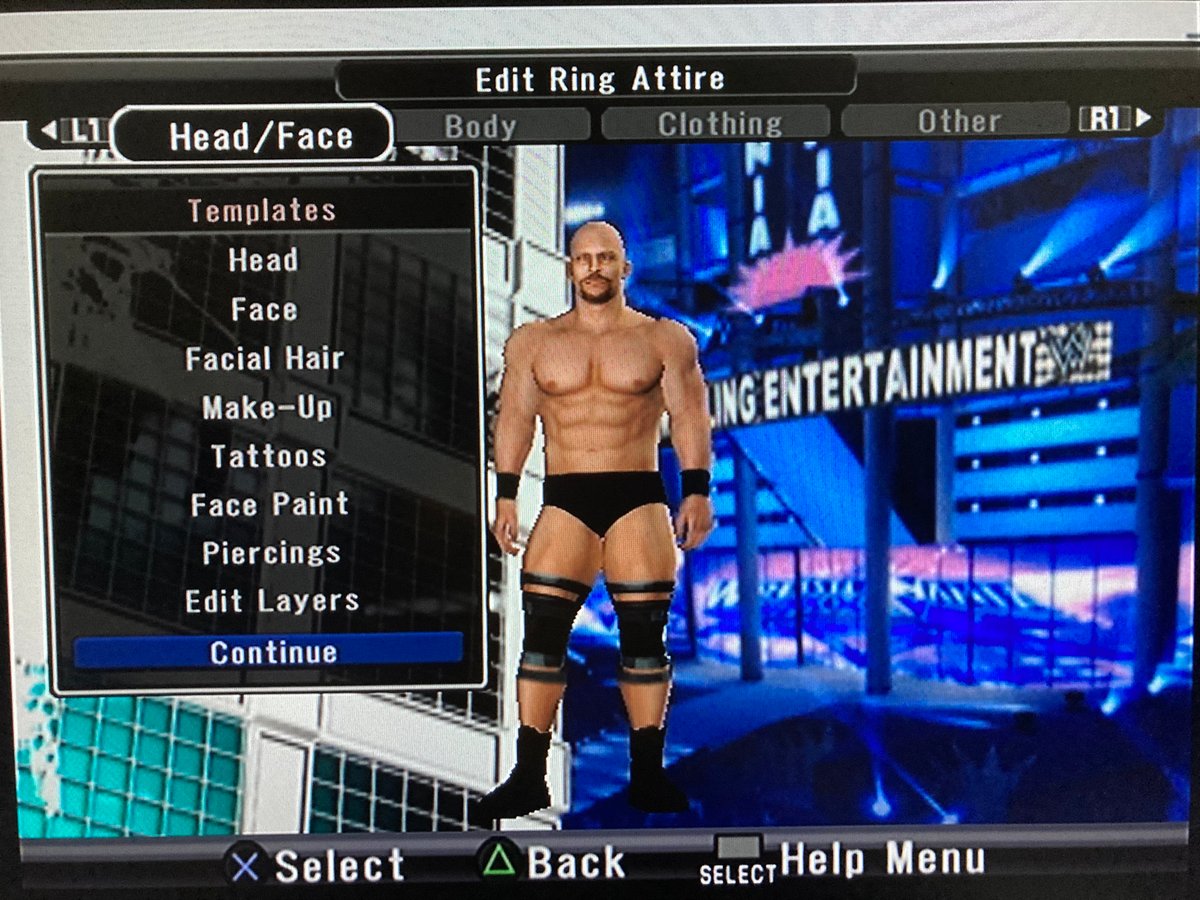The height and width of the screenshot is (900, 1200).
Task: Open the Head options
Action: [263, 261]
